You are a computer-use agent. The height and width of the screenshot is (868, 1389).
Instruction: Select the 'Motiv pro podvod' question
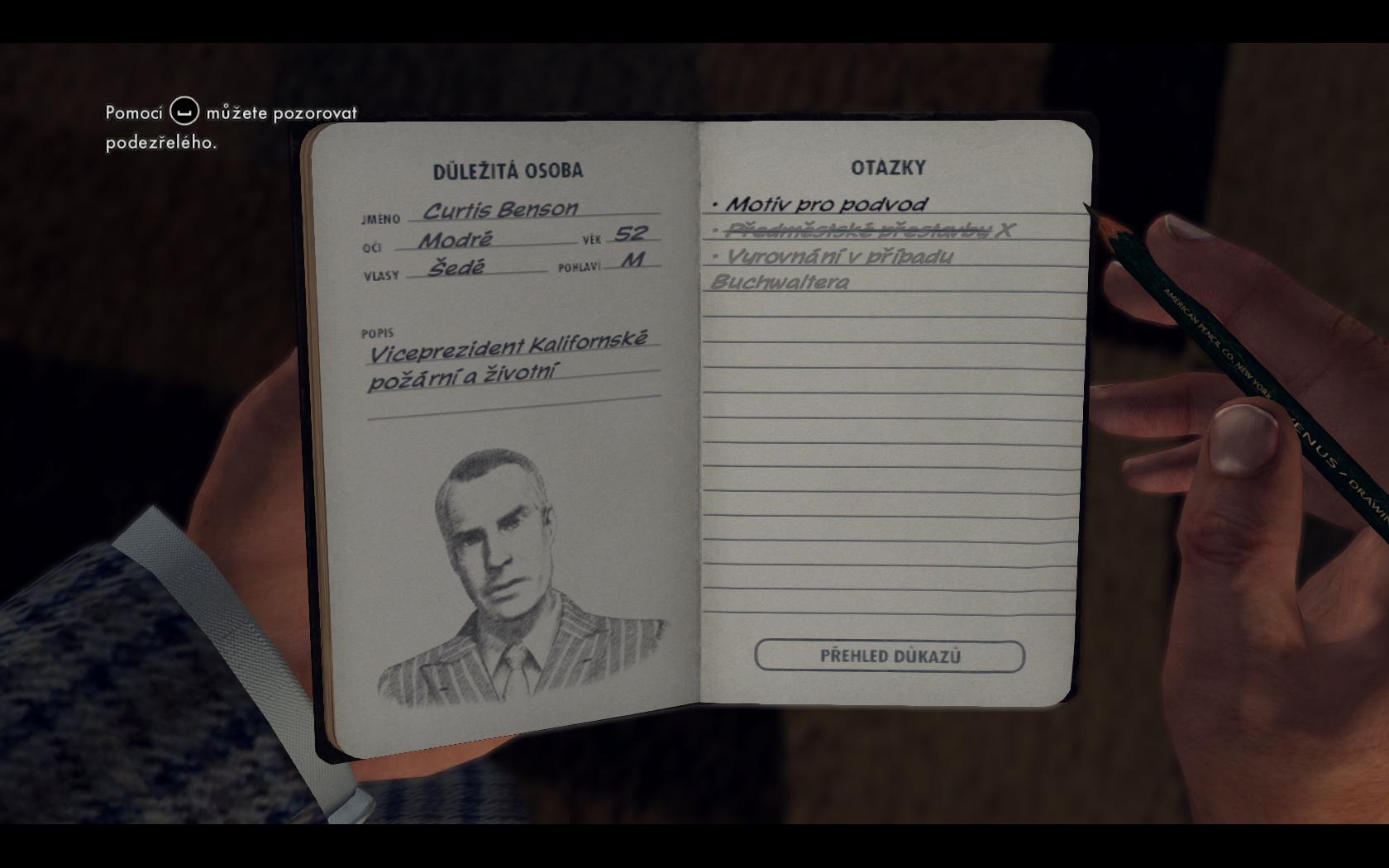(826, 204)
